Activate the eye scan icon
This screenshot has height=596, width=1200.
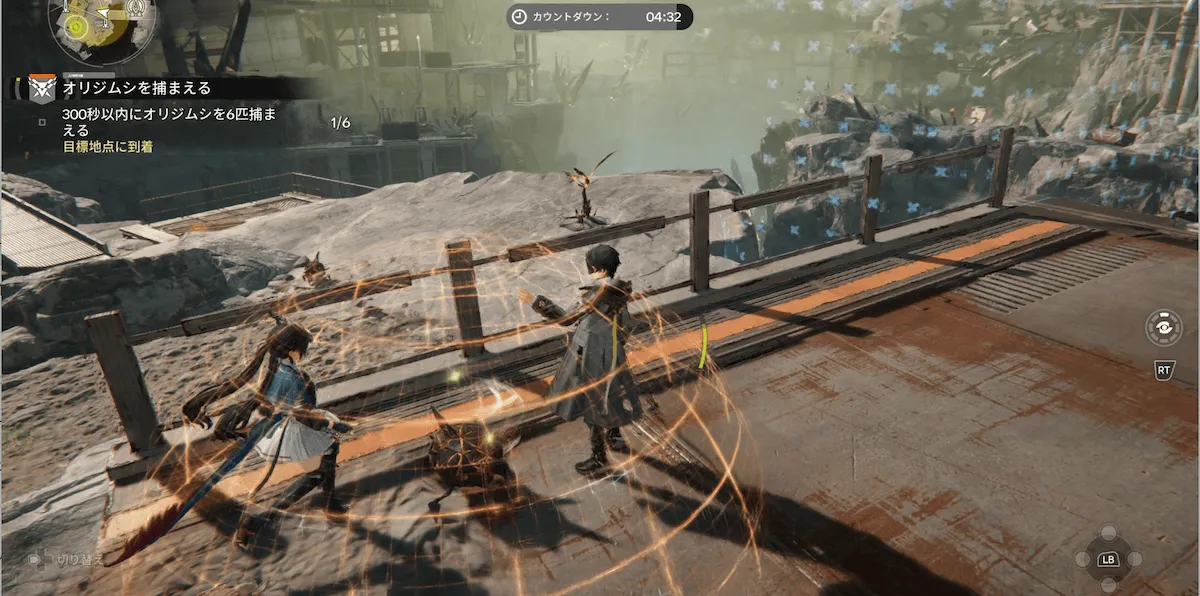click(x=1164, y=328)
